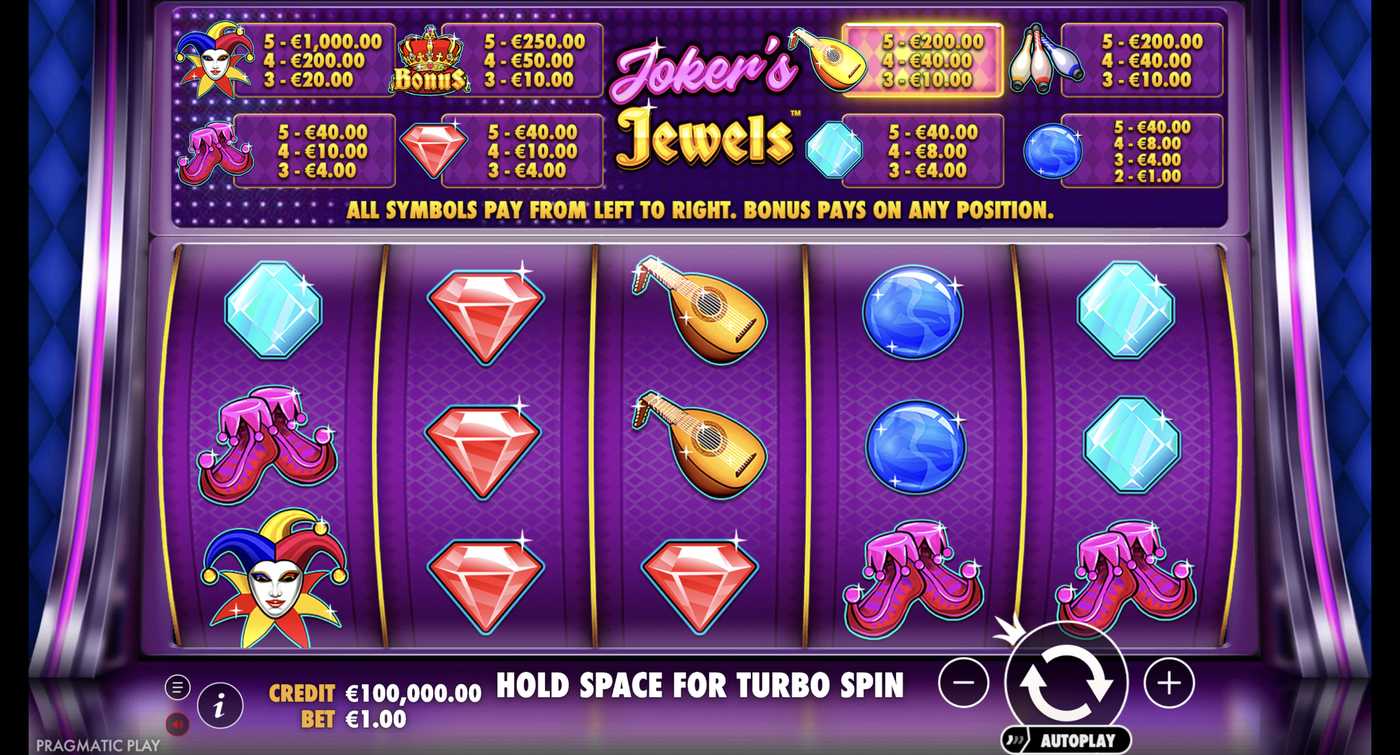Open the game menu via hamburger icon
Image resolution: width=1400 pixels, height=755 pixels.
[x=180, y=687]
